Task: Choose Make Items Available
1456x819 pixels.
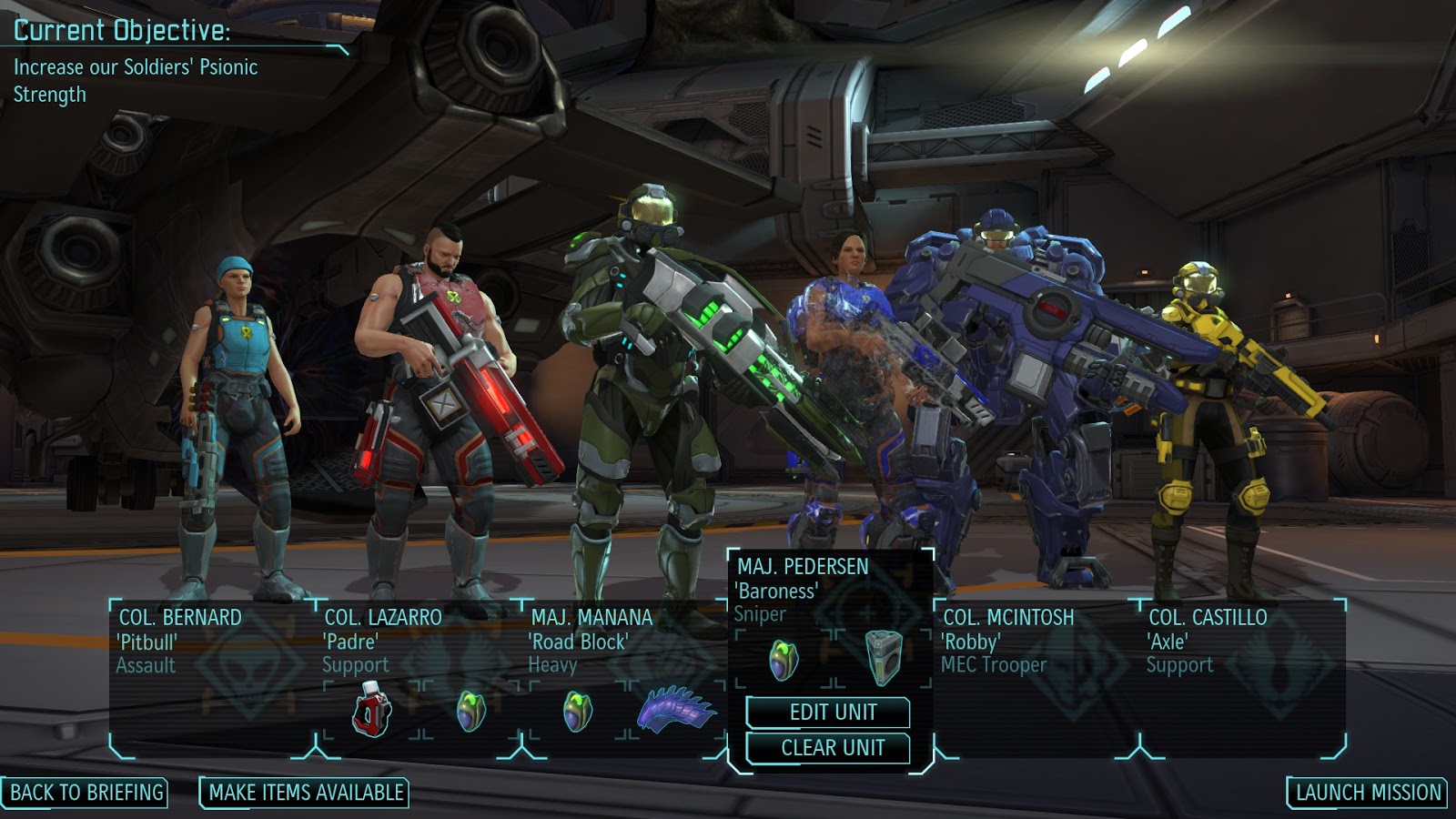Action: pyautogui.click(x=305, y=793)
